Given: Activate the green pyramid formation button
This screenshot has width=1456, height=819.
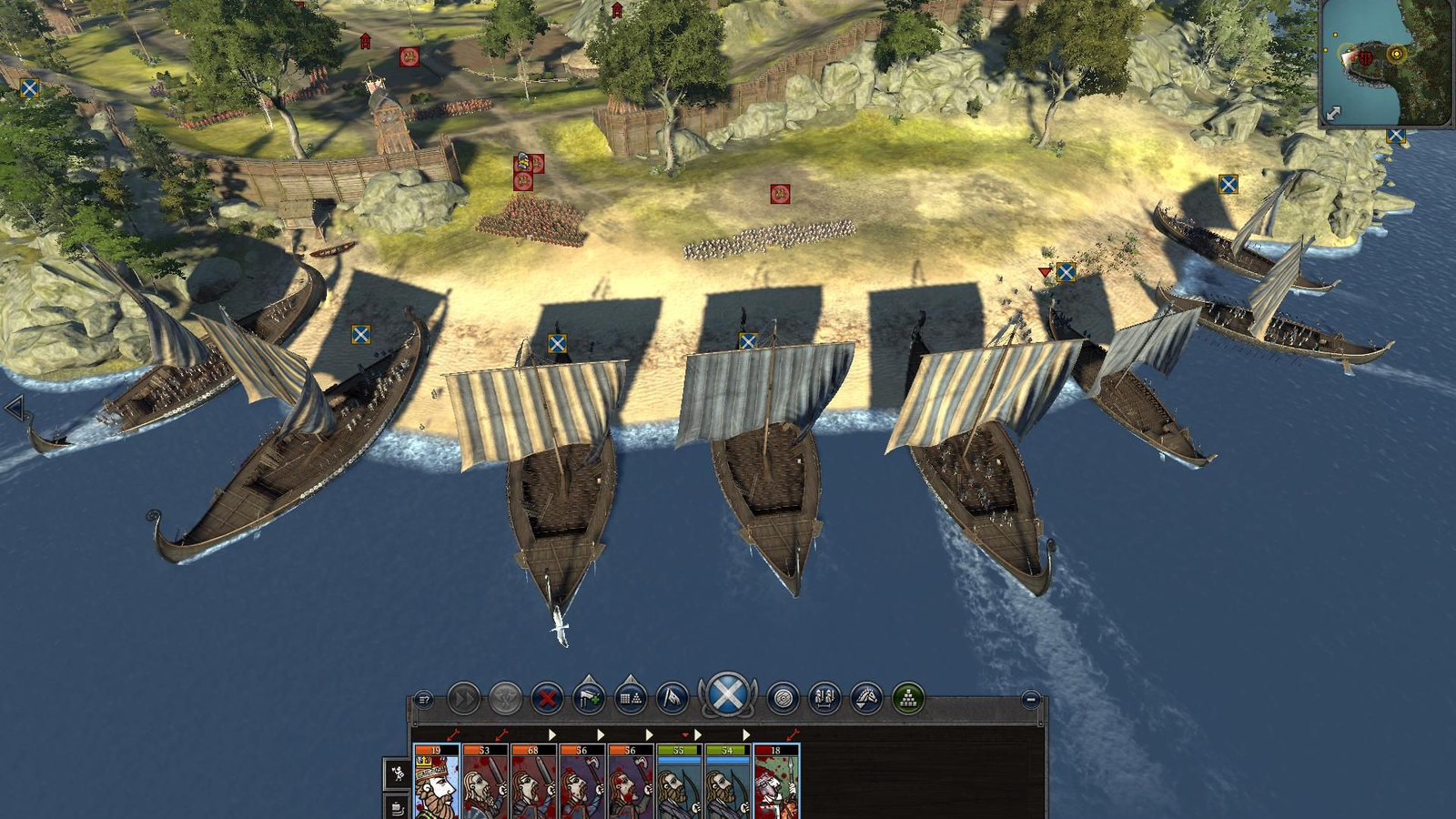Looking at the screenshot, I should pos(908,699).
